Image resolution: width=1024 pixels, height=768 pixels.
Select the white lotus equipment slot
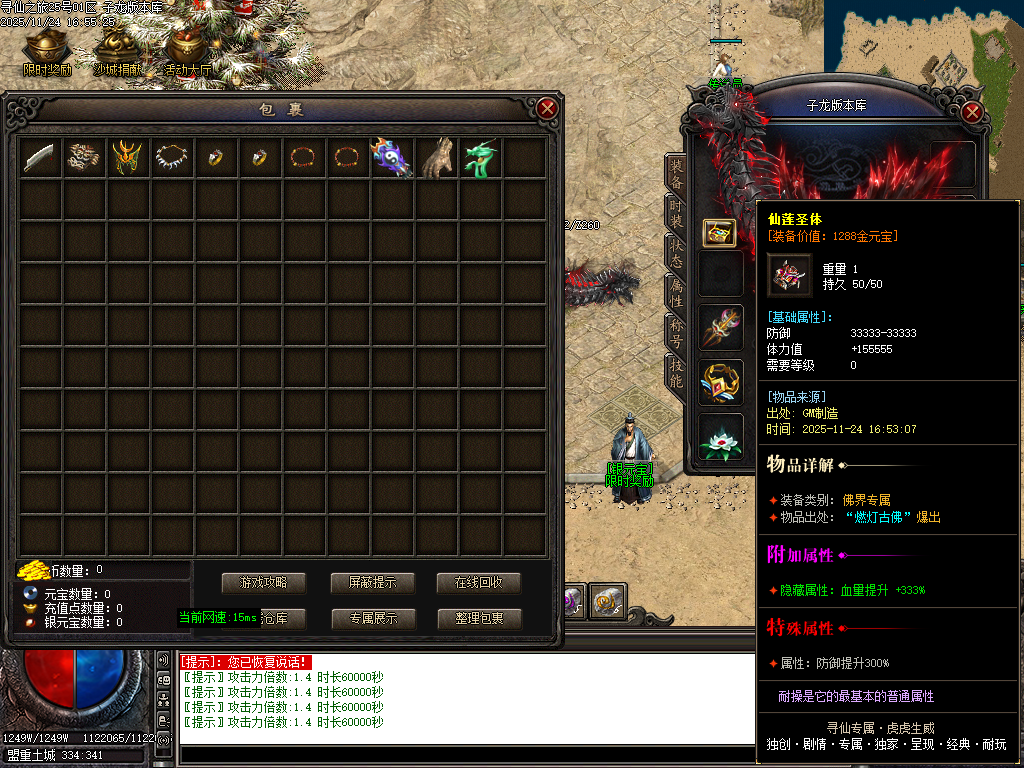pyautogui.click(x=720, y=438)
